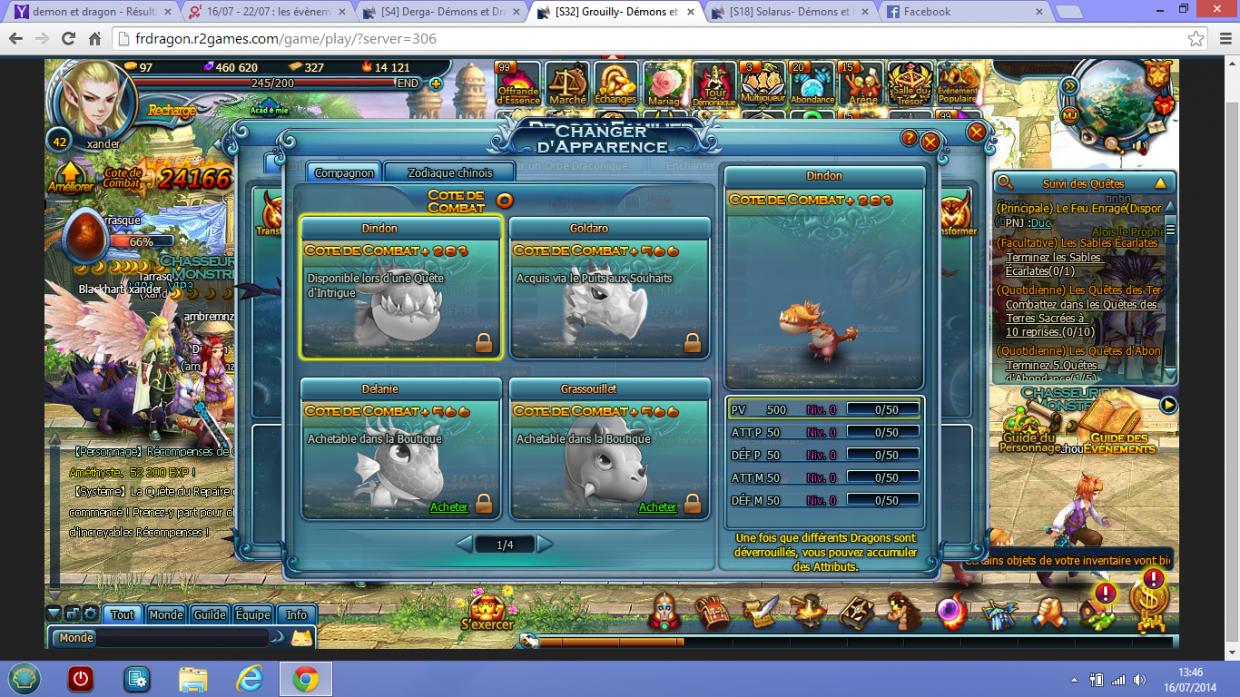Open the Recharge shop
The width and height of the screenshot is (1240, 697).
coord(171,110)
